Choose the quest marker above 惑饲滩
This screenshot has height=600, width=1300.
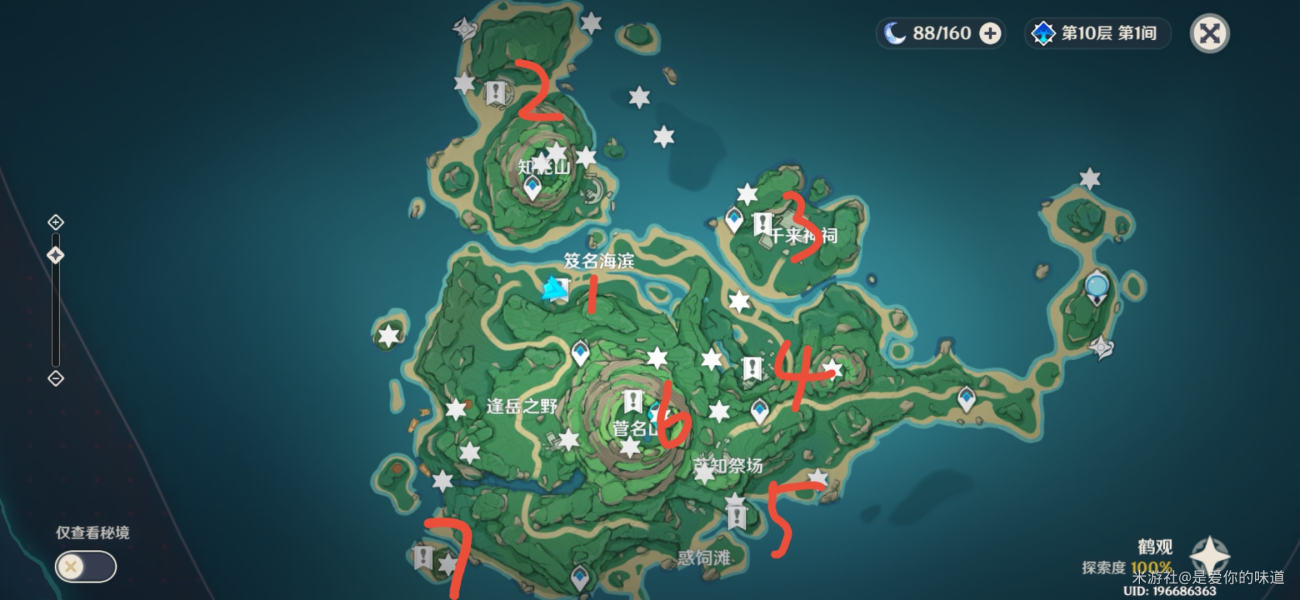(x=737, y=517)
